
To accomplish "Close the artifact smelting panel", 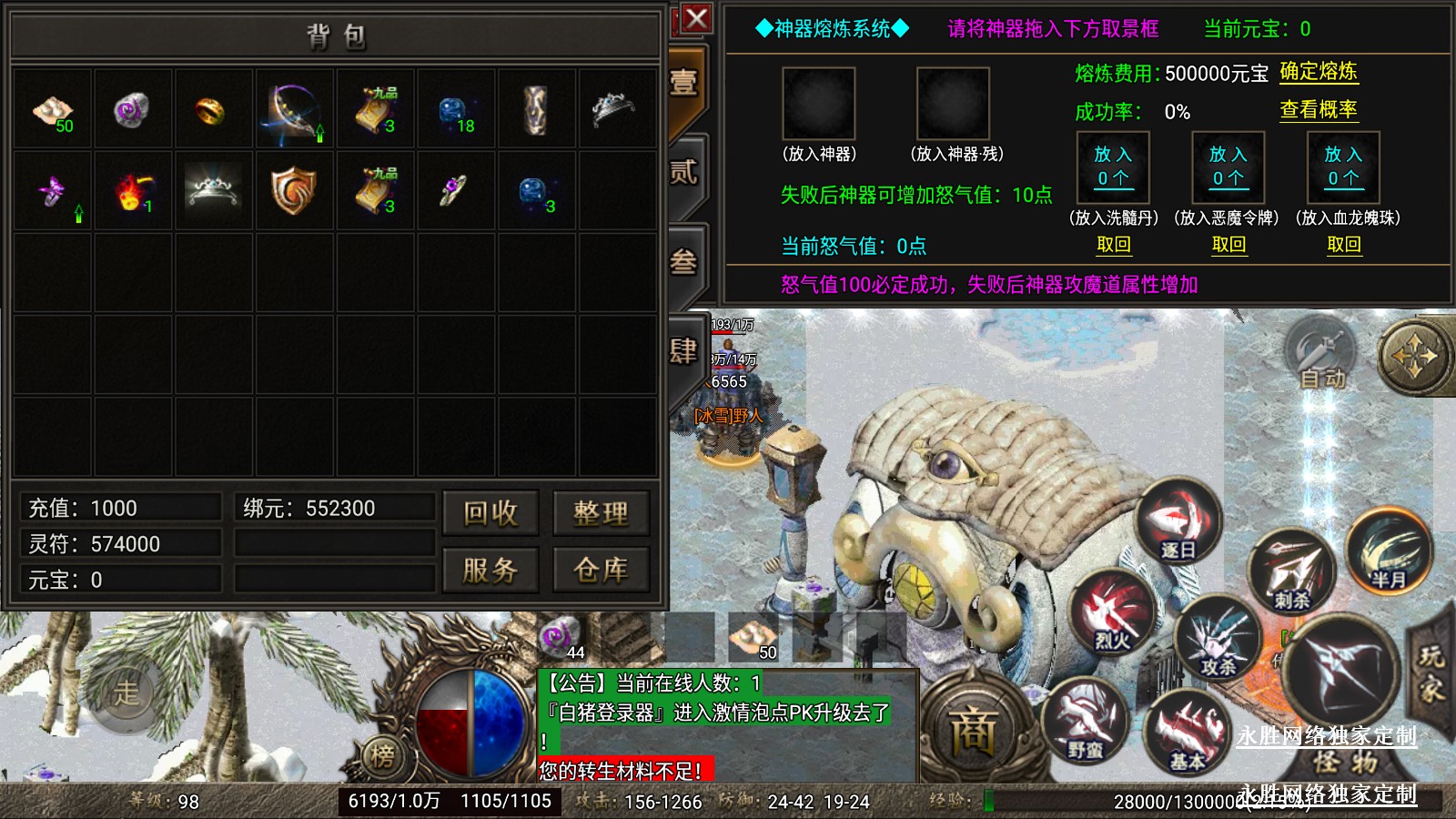I will pos(697,18).
